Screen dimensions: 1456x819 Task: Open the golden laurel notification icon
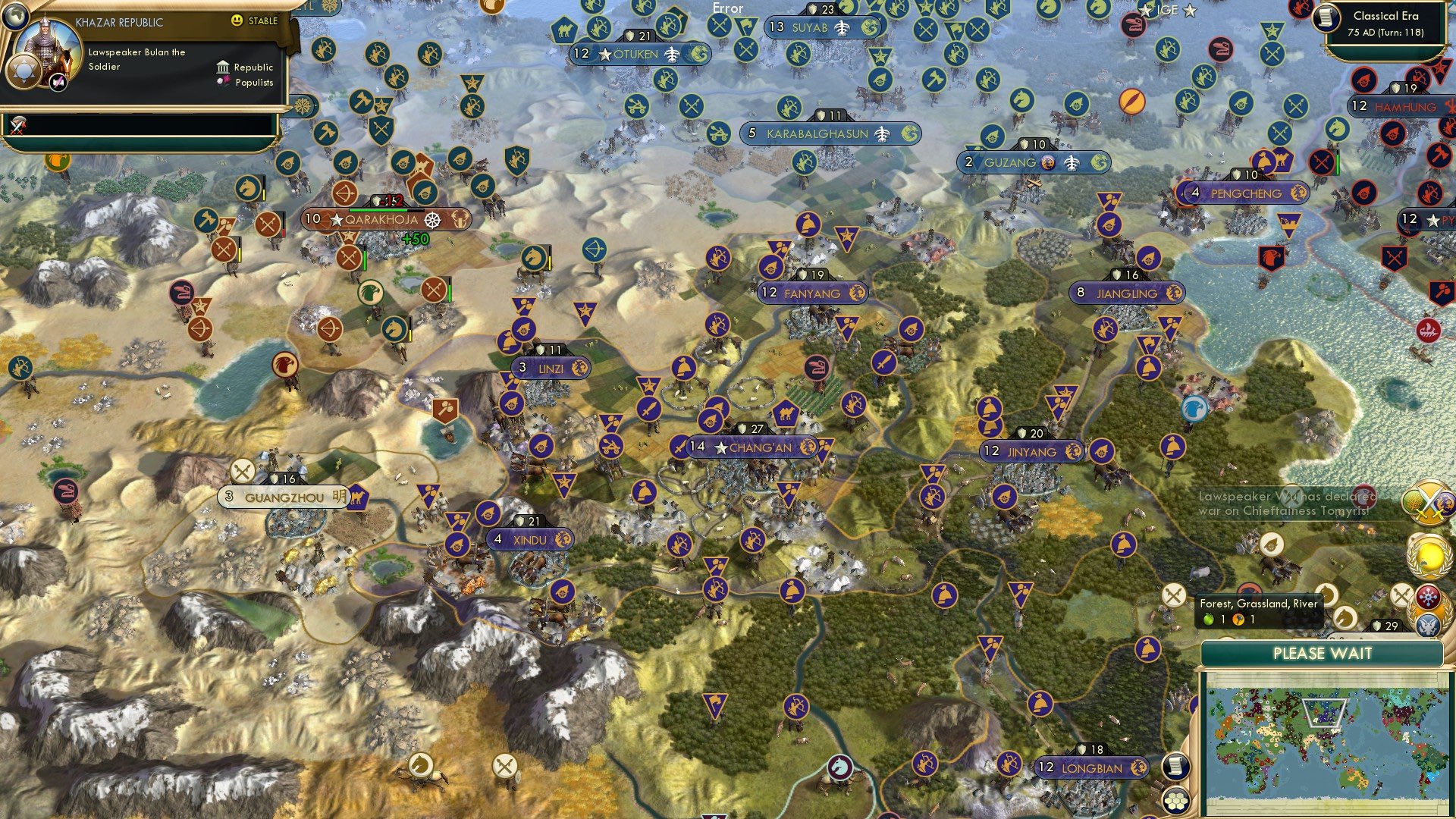point(1431,556)
